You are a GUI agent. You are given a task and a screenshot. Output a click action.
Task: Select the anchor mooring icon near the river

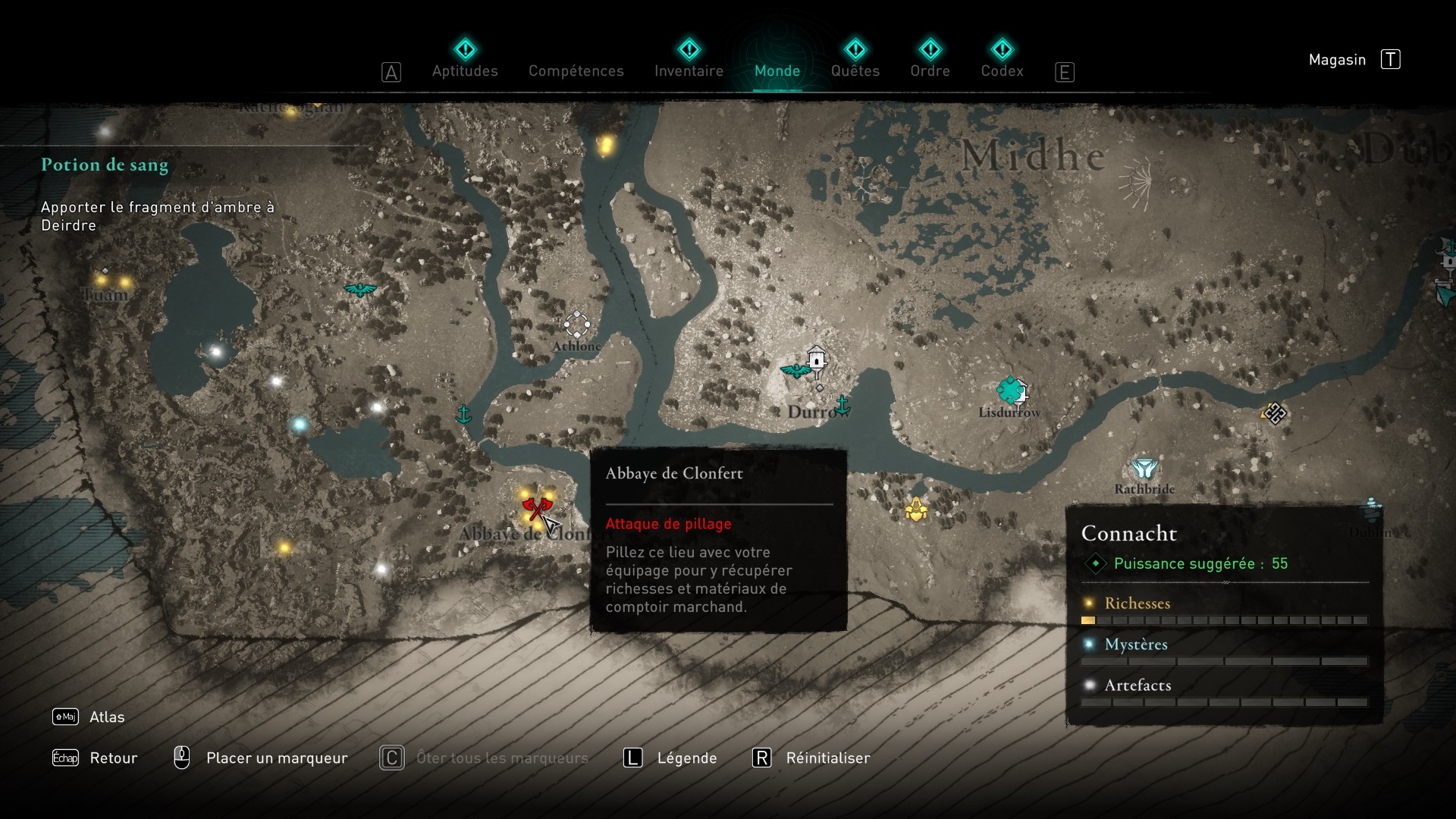pos(464,416)
